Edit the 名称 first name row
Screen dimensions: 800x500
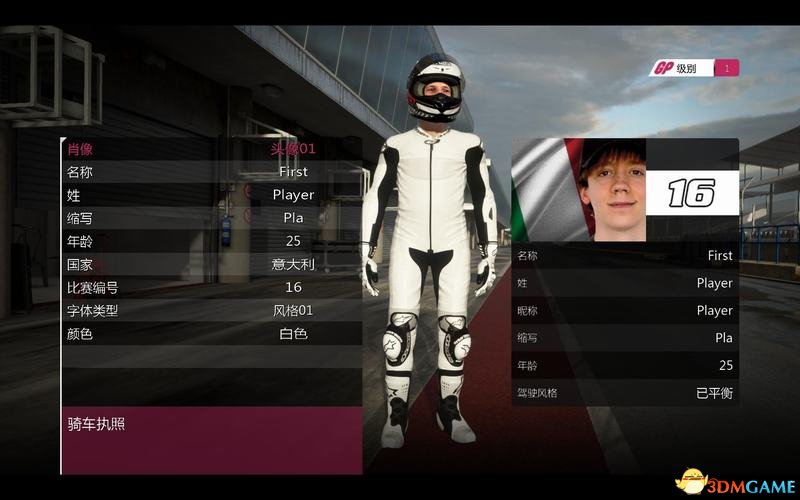tap(211, 172)
